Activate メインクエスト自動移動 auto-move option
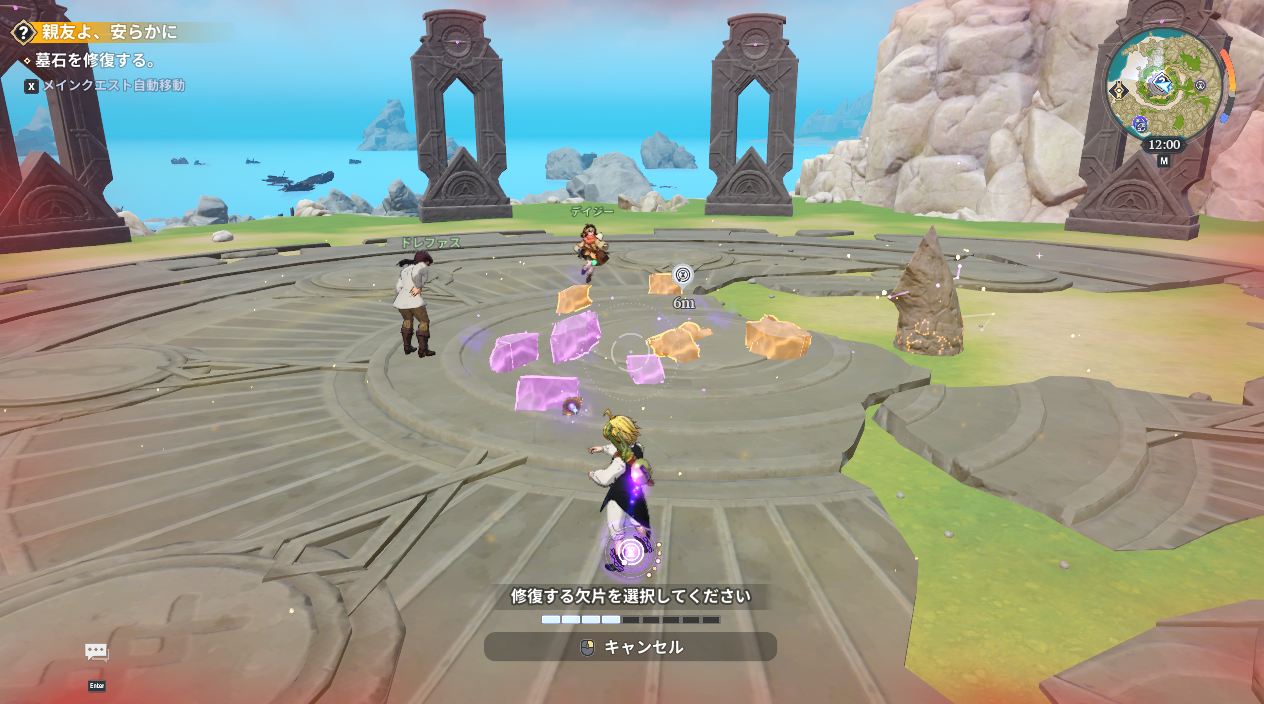This screenshot has width=1264, height=704. point(112,86)
